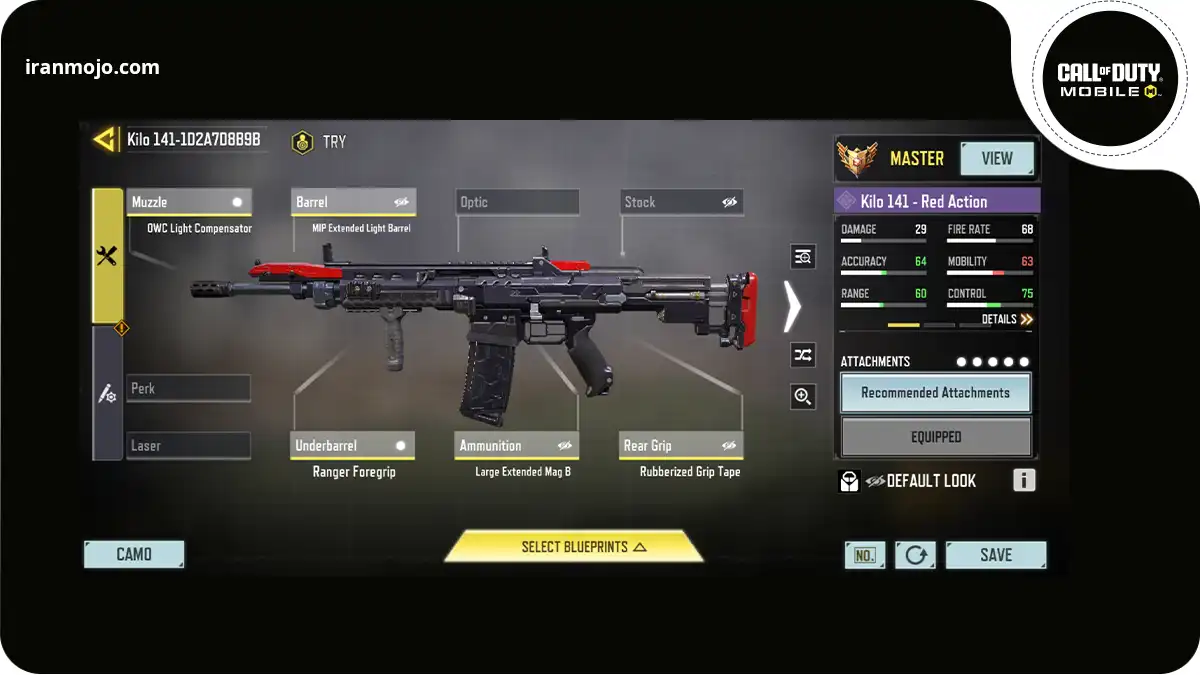This screenshot has width=1200, height=675.
Task: Select the Barrel attachment slot
Action: point(353,202)
